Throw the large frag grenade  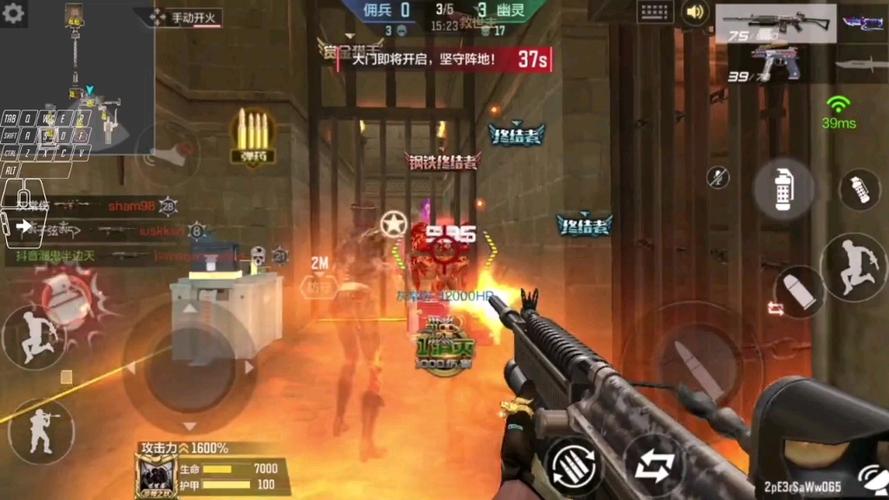pyautogui.click(x=783, y=187)
